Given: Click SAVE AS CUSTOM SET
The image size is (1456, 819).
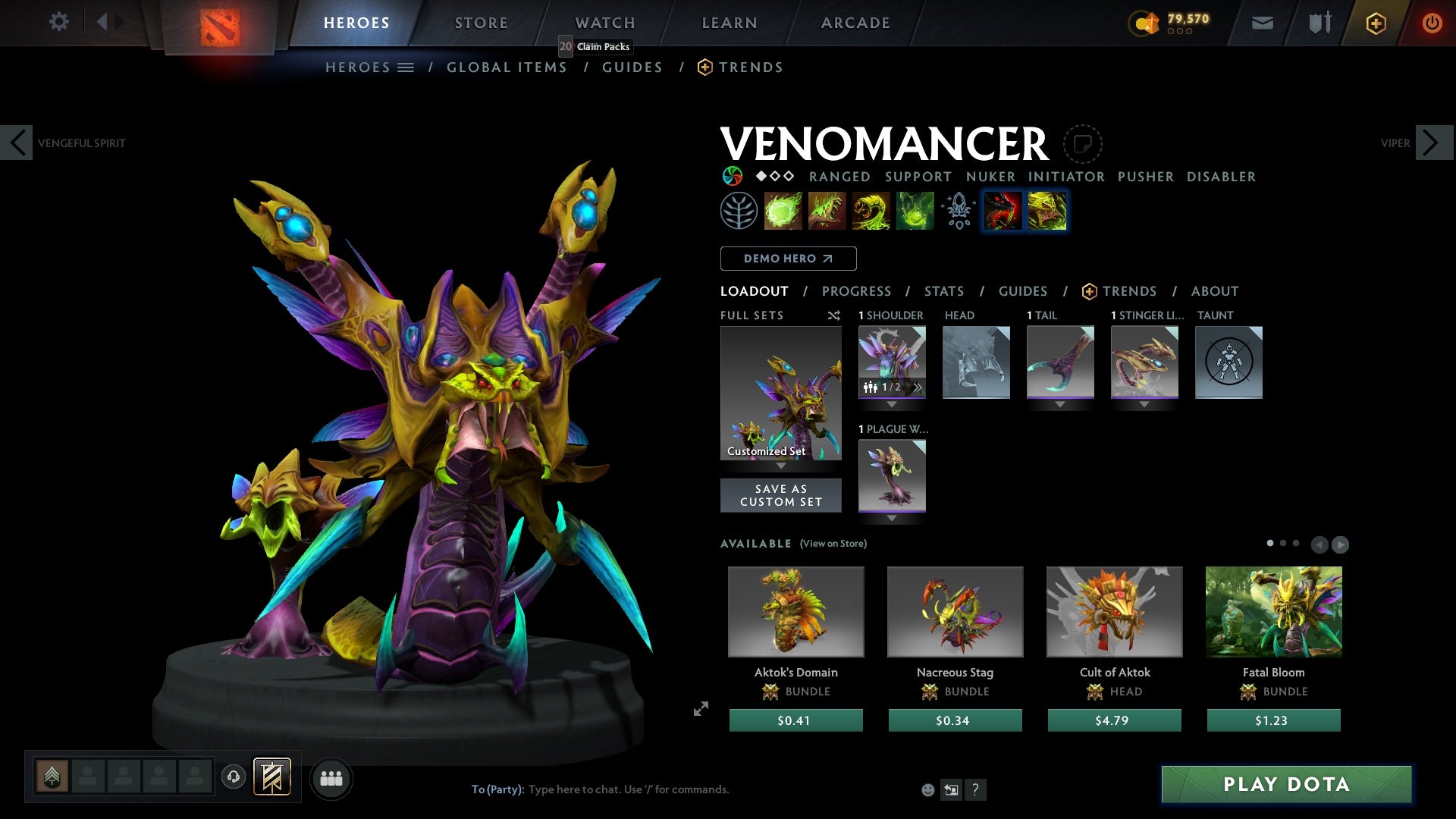Looking at the screenshot, I should click(780, 495).
